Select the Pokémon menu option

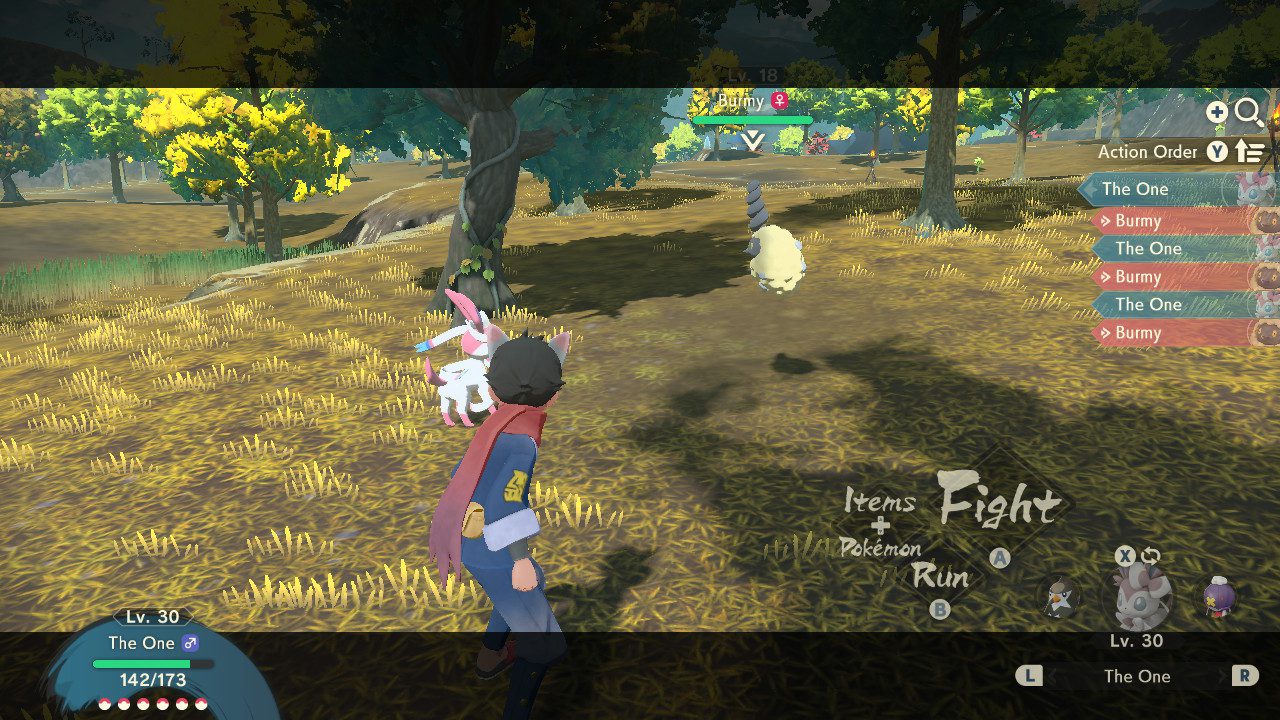[880, 547]
